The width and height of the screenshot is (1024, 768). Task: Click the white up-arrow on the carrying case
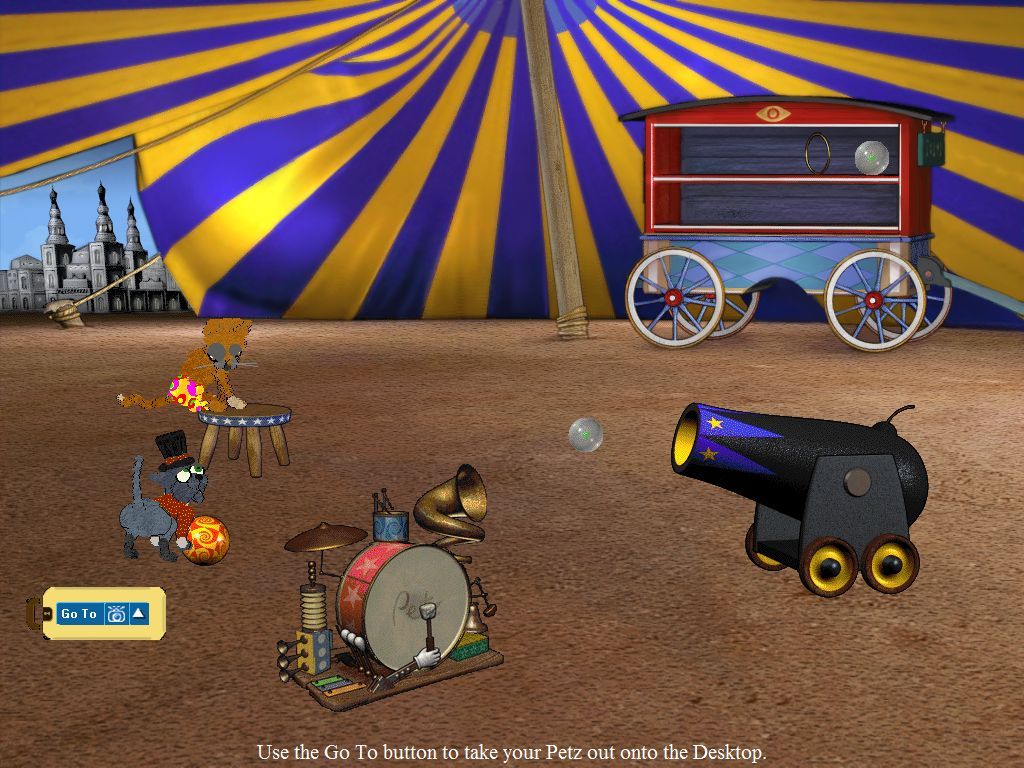point(139,614)
